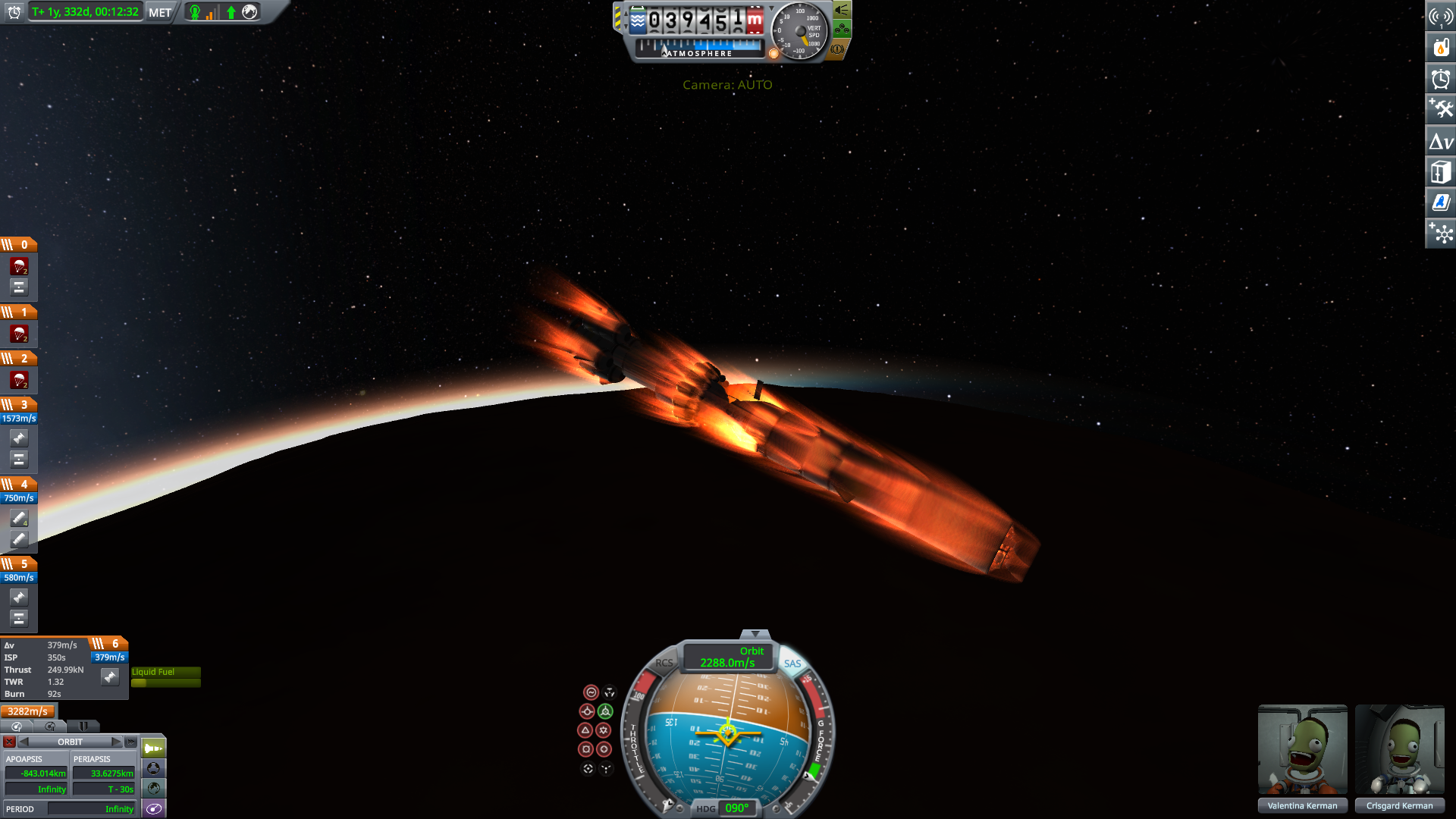Click Valentina Kerman's crew portrait
The image size is (1456, 819).
click(1302, 749)
